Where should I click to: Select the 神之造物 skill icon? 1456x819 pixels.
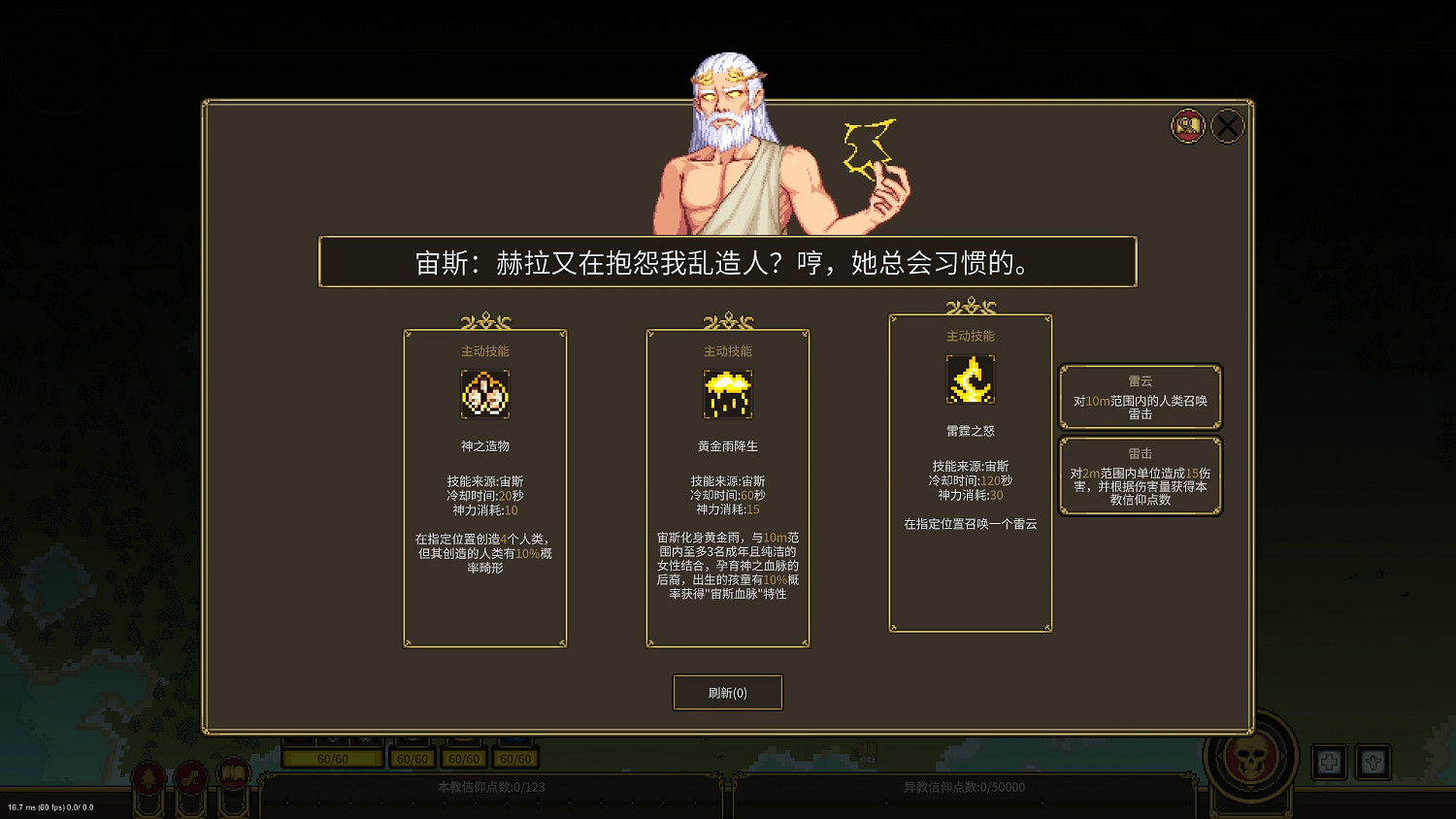point(484,395)
